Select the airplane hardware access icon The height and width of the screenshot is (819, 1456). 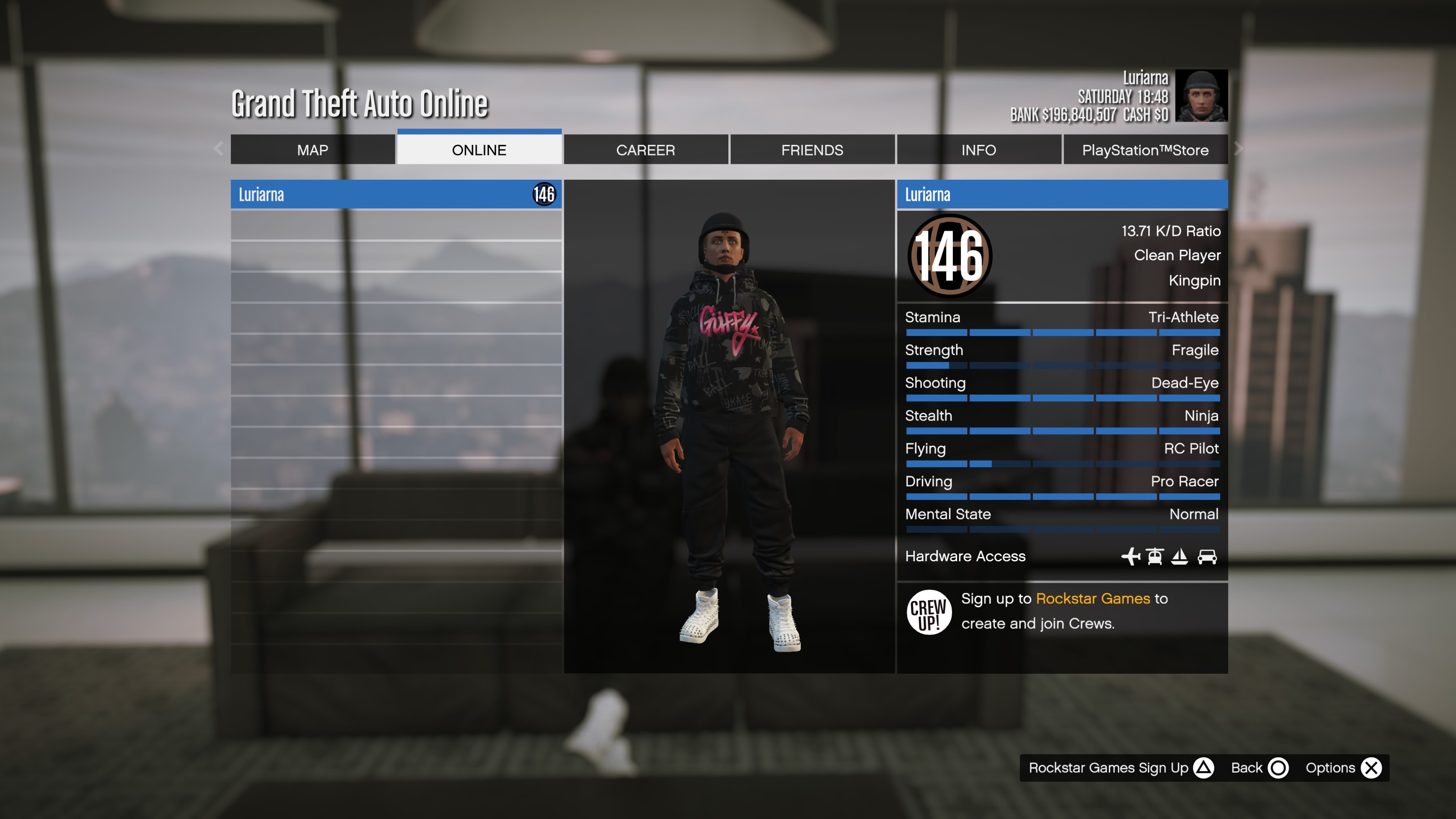coord(1131,556)
